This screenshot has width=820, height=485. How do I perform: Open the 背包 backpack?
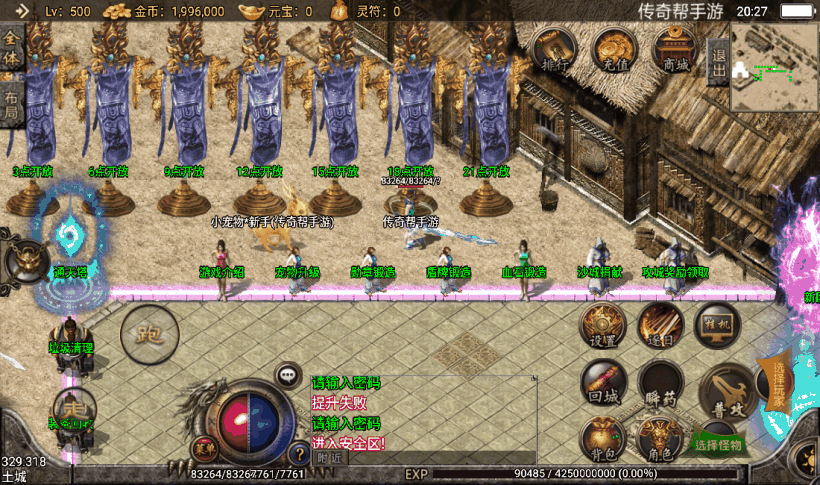[x=603, y=439]
